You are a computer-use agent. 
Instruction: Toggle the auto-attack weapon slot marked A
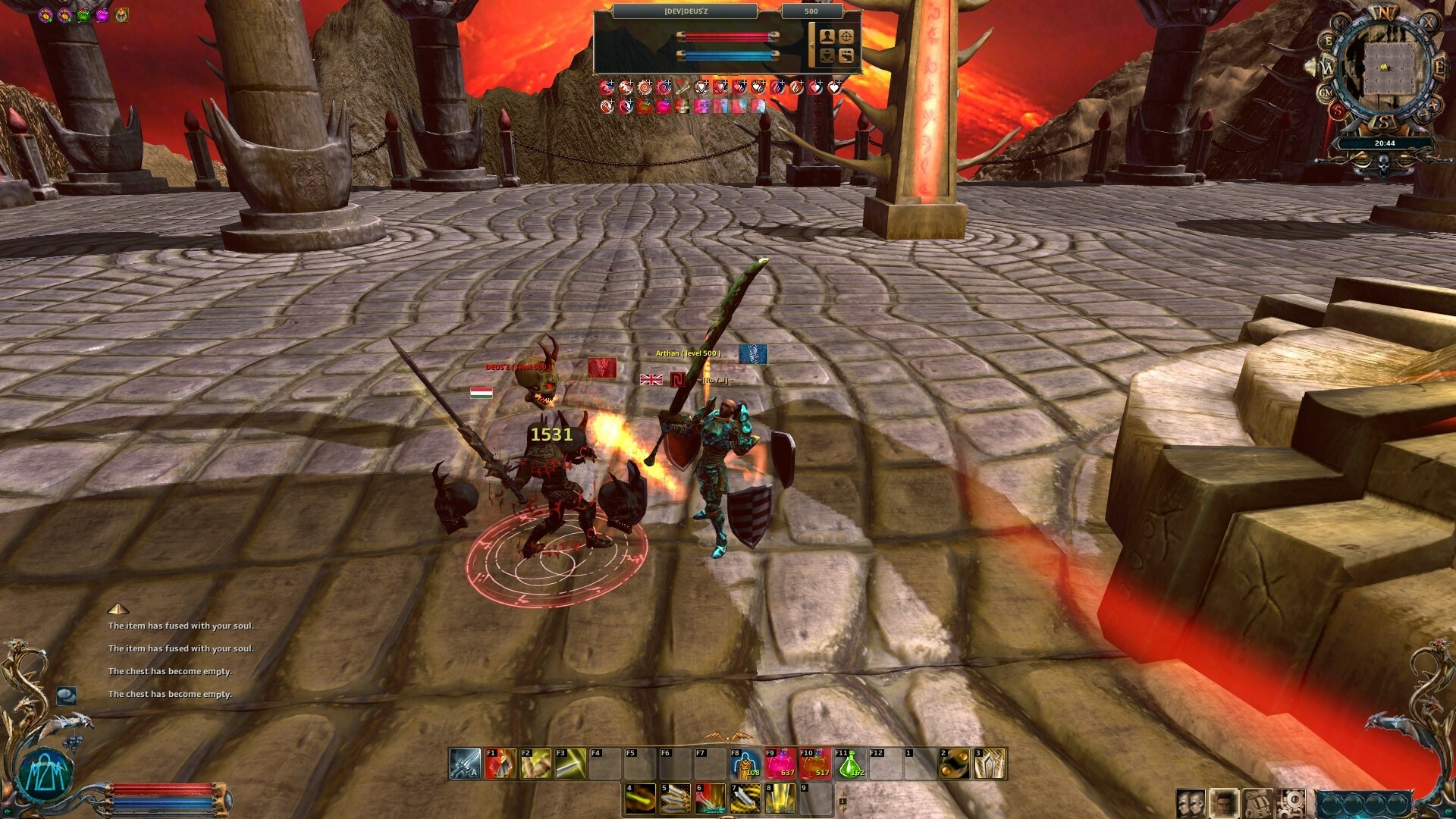(464, 764)
